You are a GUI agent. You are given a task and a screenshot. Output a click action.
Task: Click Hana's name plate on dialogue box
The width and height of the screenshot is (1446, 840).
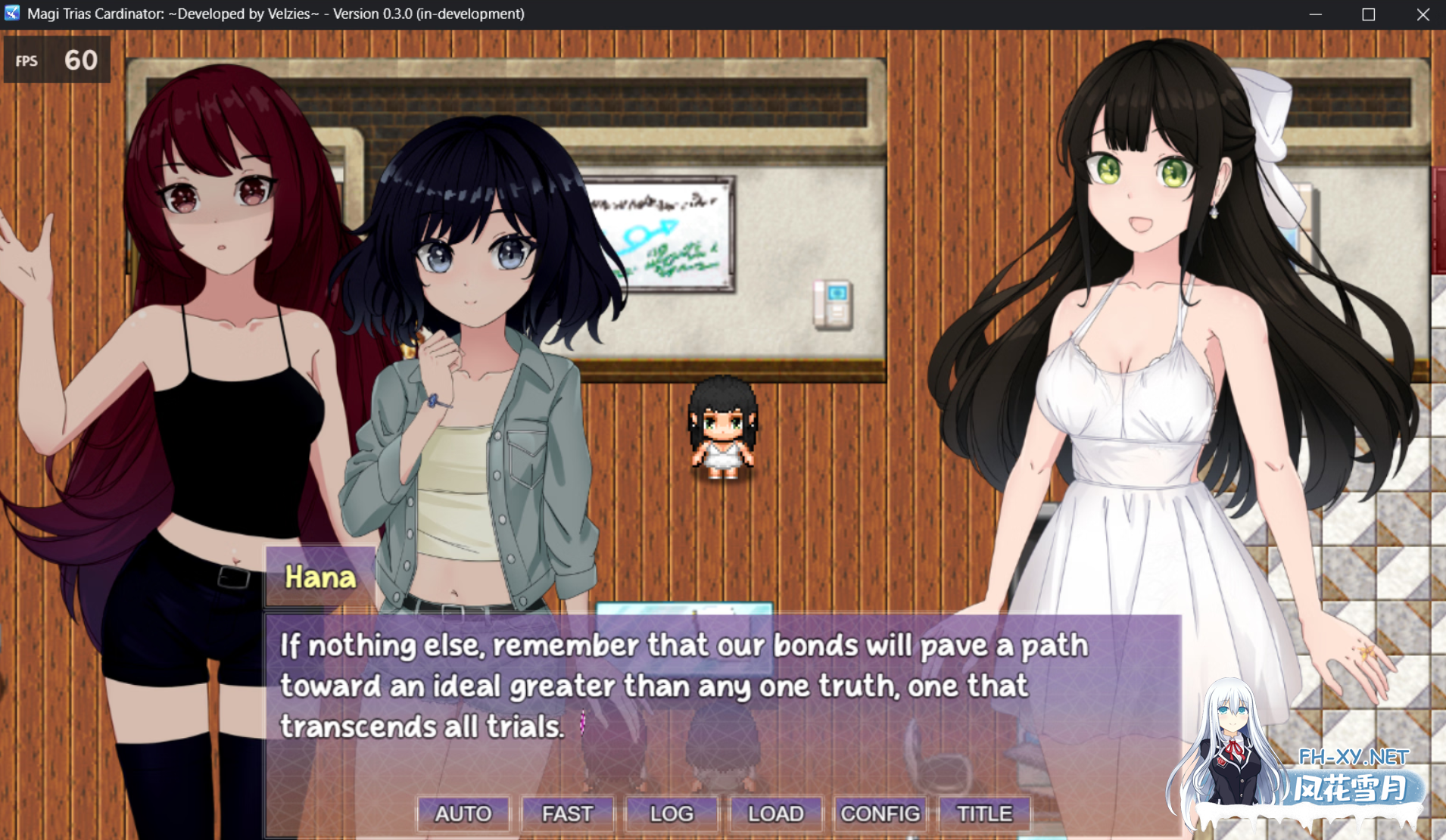point(321,577)
